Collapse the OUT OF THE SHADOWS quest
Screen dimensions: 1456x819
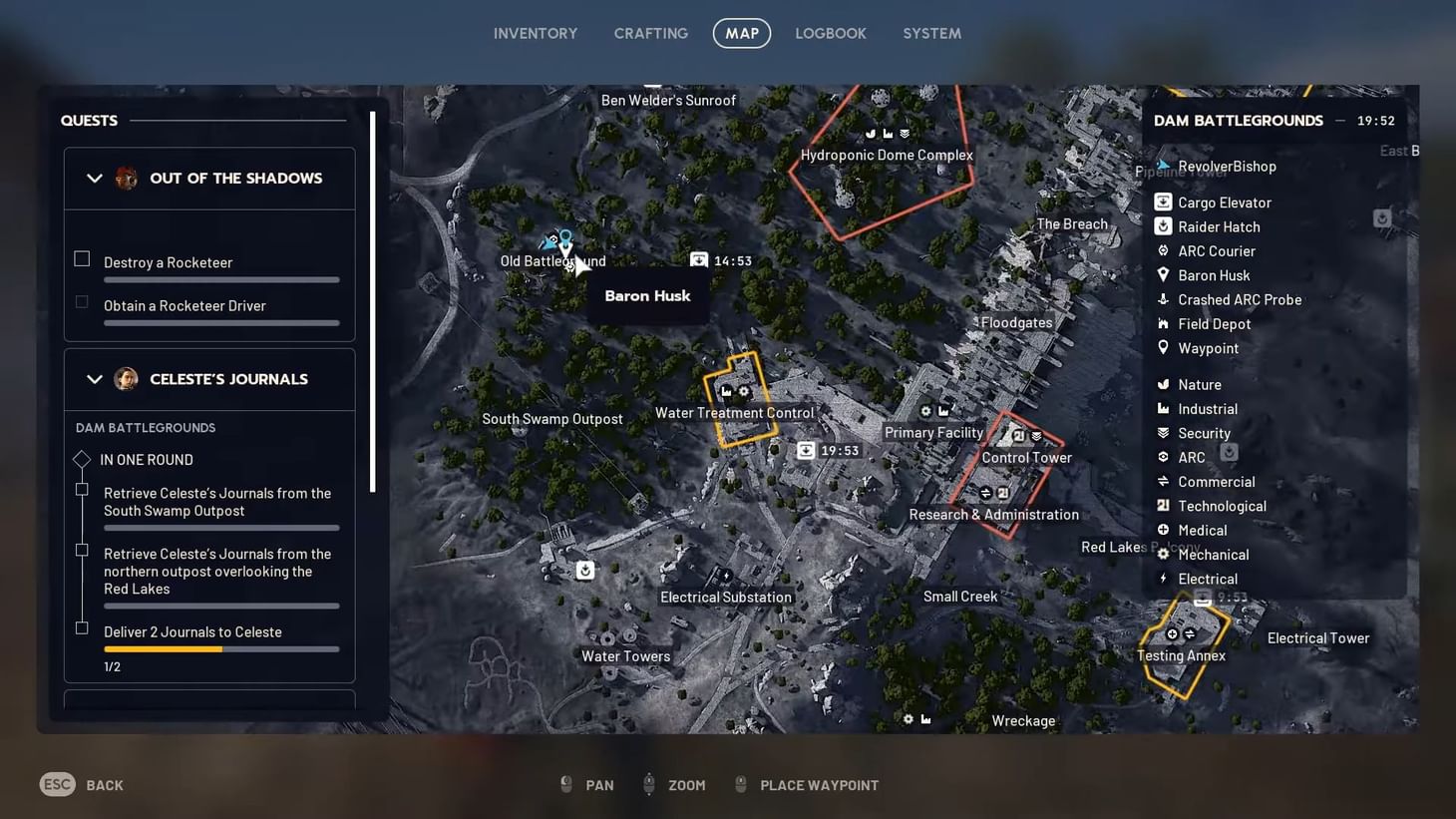tap(95, 178)
